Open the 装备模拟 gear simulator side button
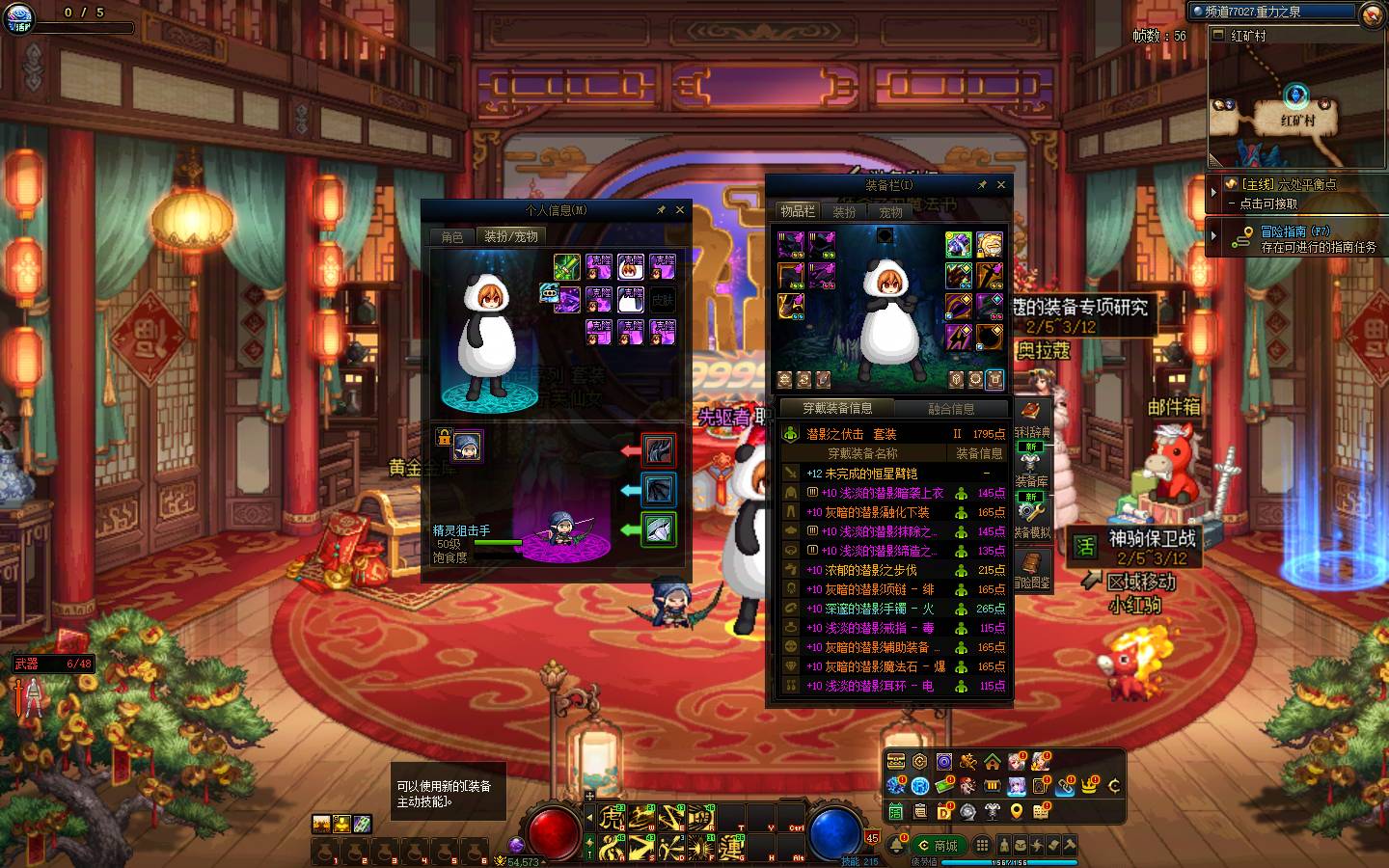The image size is (1389, 868). (x=1031, y=519)
